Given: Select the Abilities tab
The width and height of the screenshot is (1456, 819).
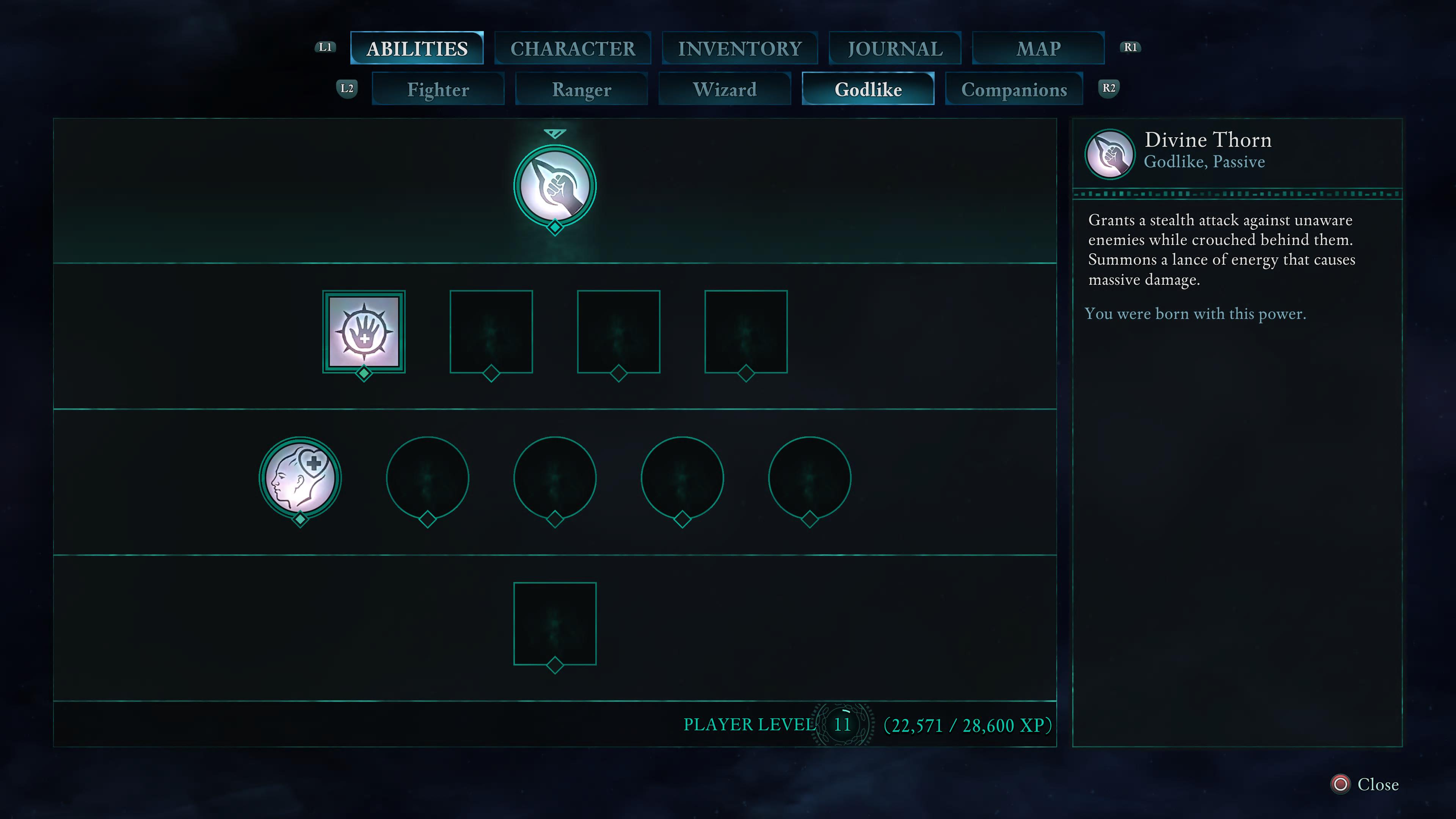Looking at the screenshot, I should click(x=417, y=49).
